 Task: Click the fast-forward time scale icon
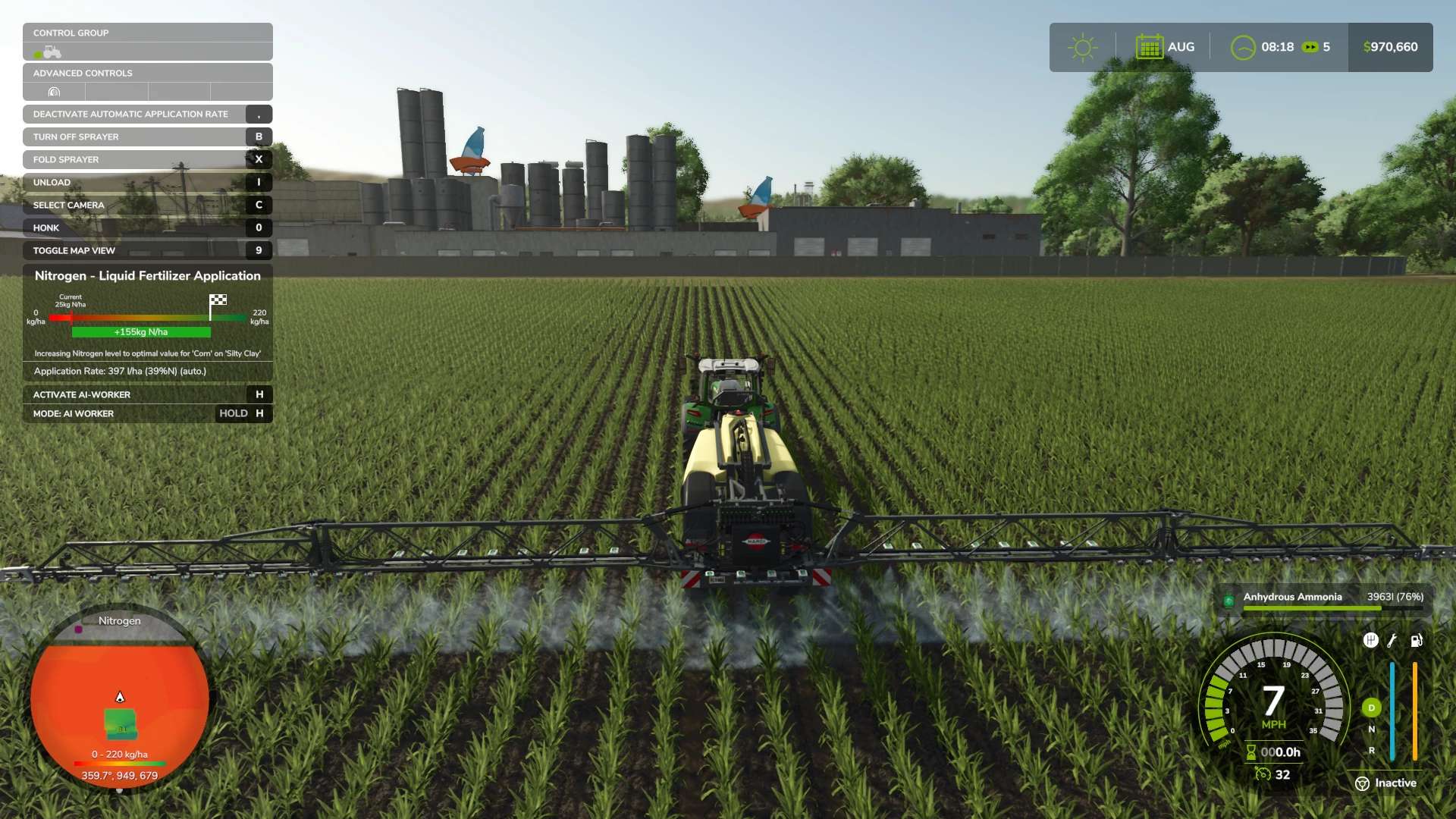[1310, 47]
